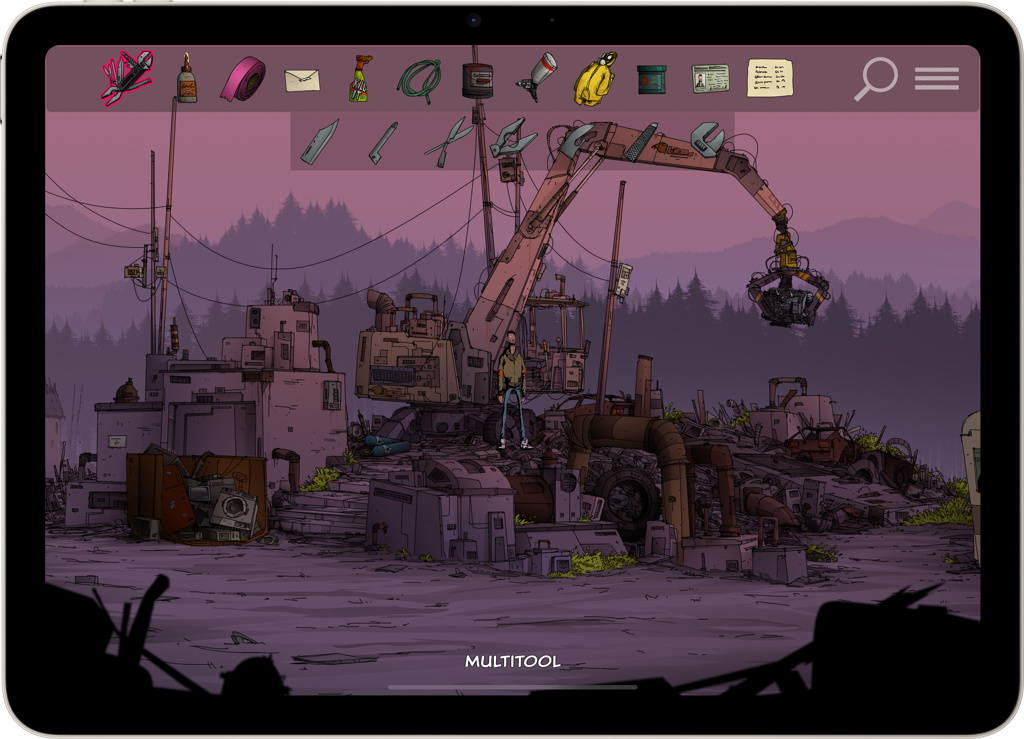Image resolution: width=1024 pixels, height=739 pixels.
Task: Select the multitool in the inventory
Action: [126, 78]
